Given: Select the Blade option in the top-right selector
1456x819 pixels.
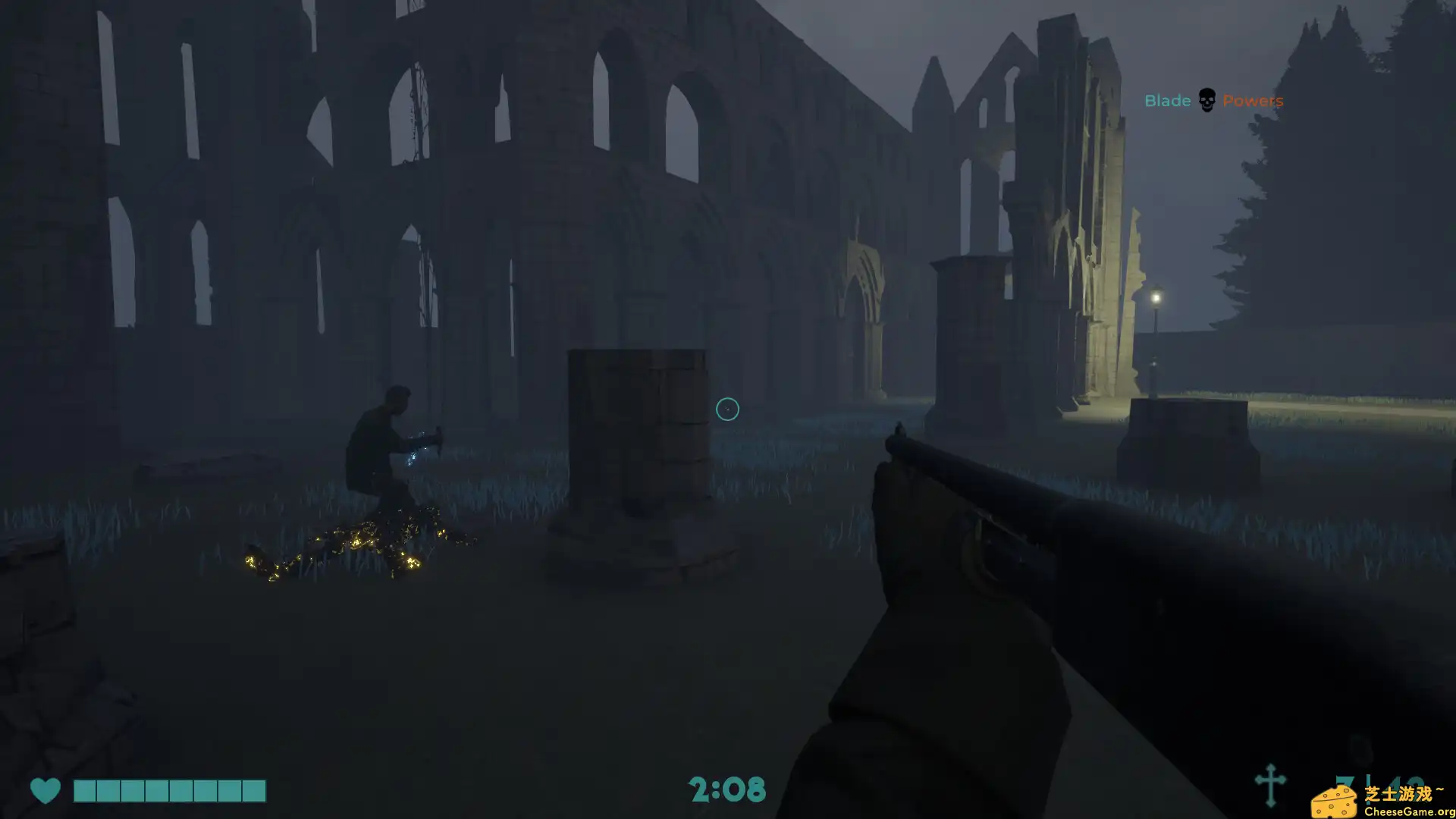Looking at the screenshot, I should [x=1166, y=100].
